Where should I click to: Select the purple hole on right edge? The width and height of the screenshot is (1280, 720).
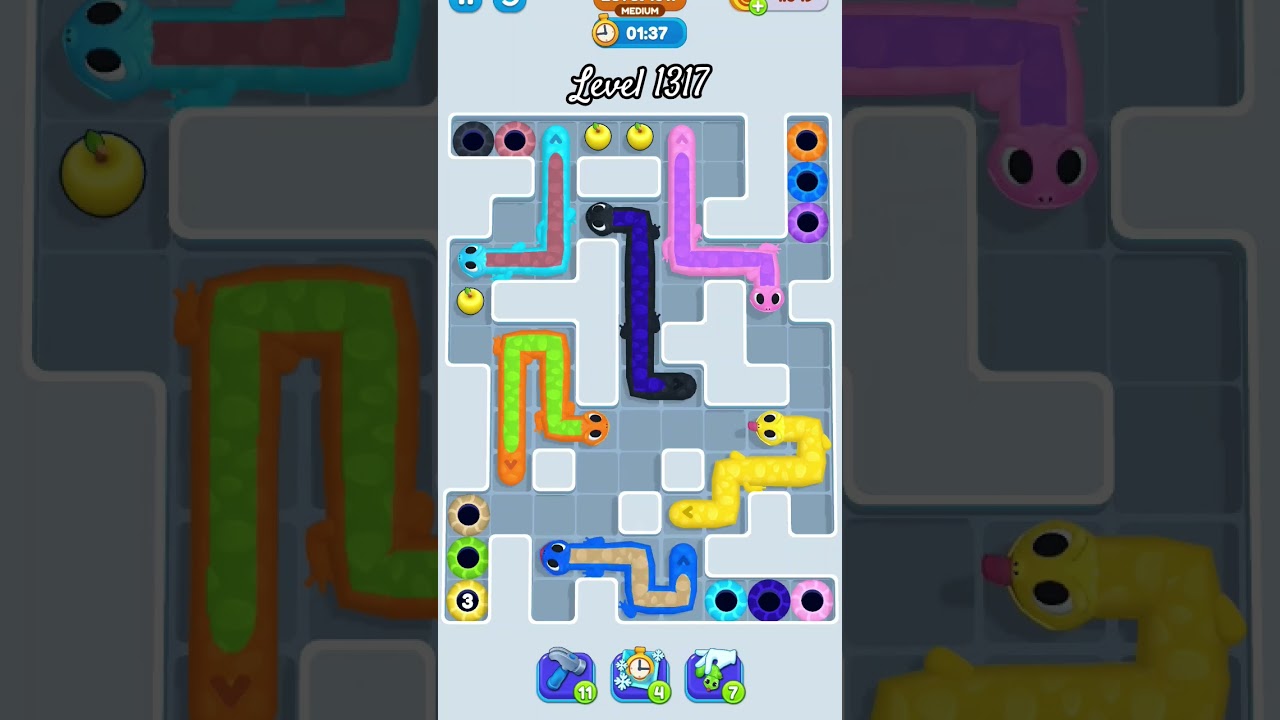coord(807,222)
